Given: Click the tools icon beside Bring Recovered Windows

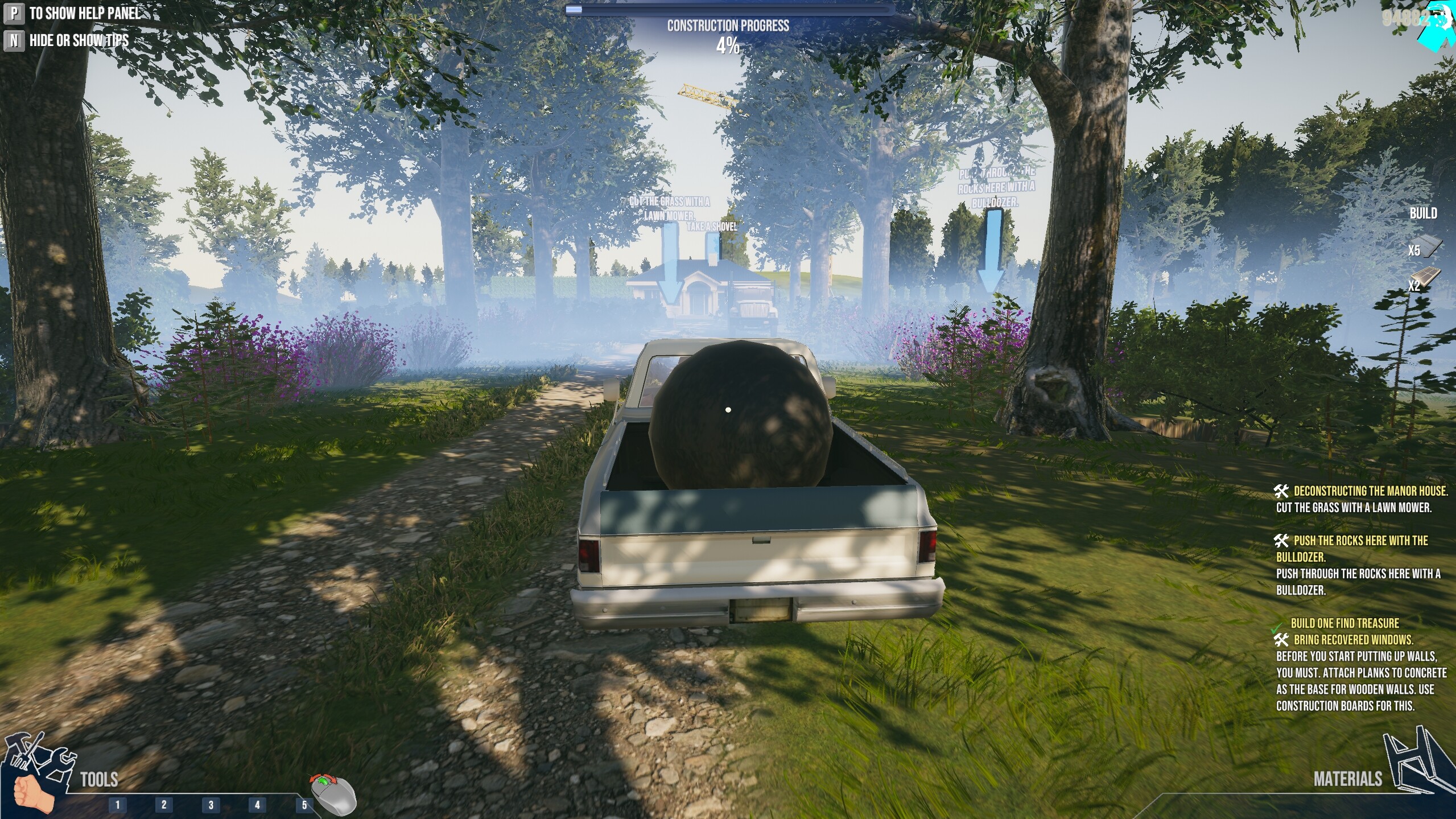Looking at the screenshot, I should pos(1283,639).
